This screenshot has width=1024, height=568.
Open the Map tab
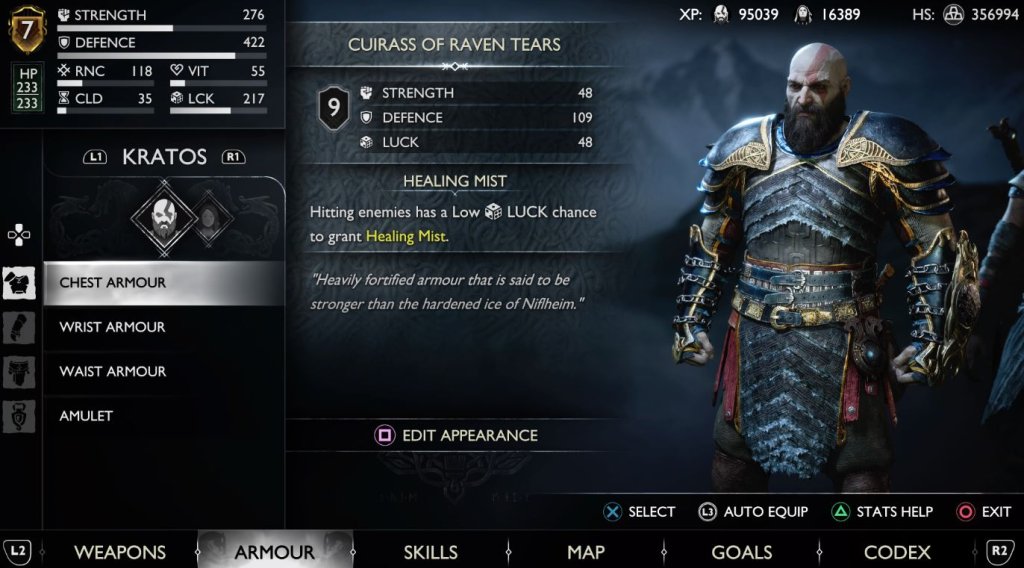point(585,551)
